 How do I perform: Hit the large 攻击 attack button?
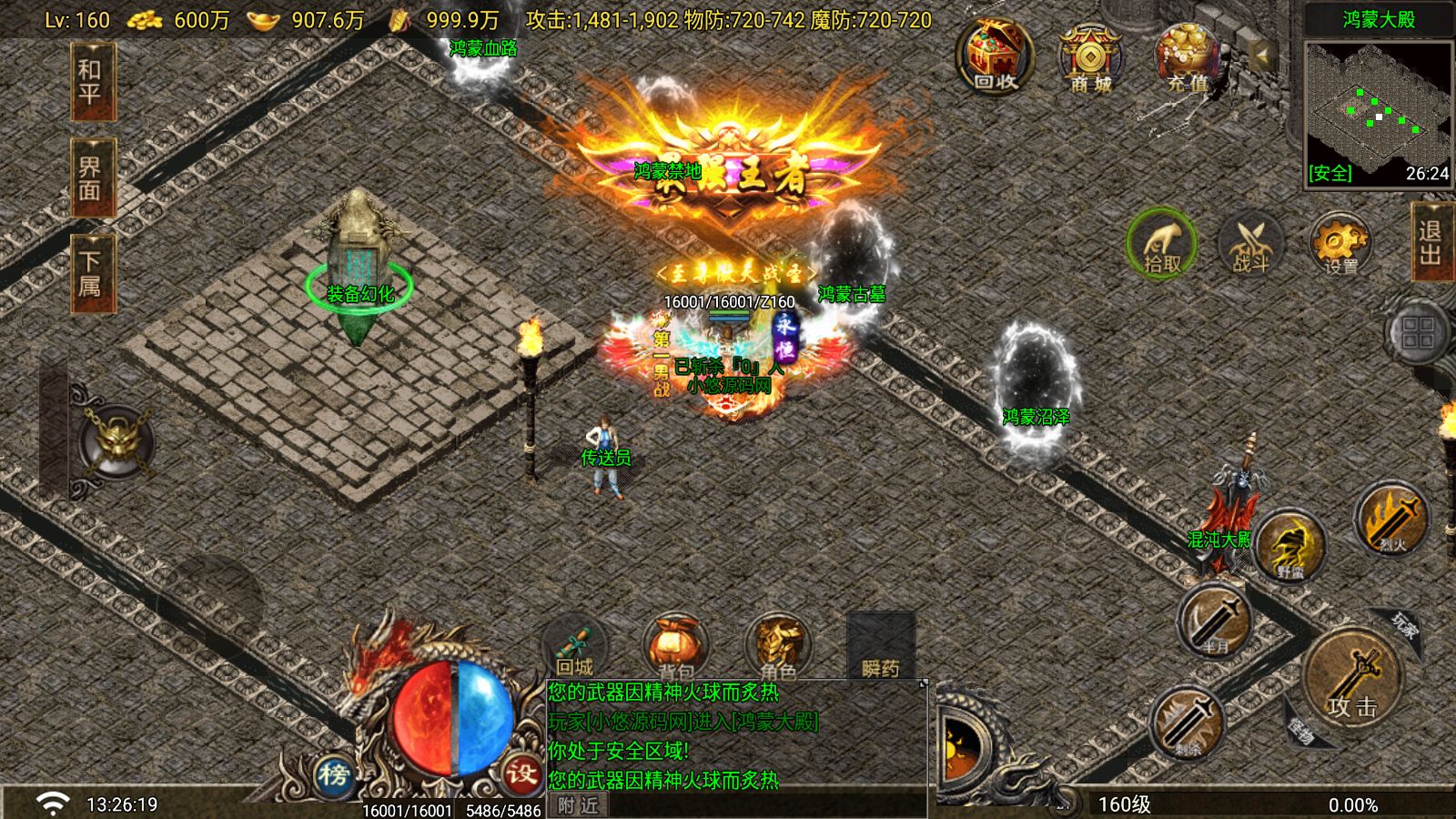tap(1351, 678)
